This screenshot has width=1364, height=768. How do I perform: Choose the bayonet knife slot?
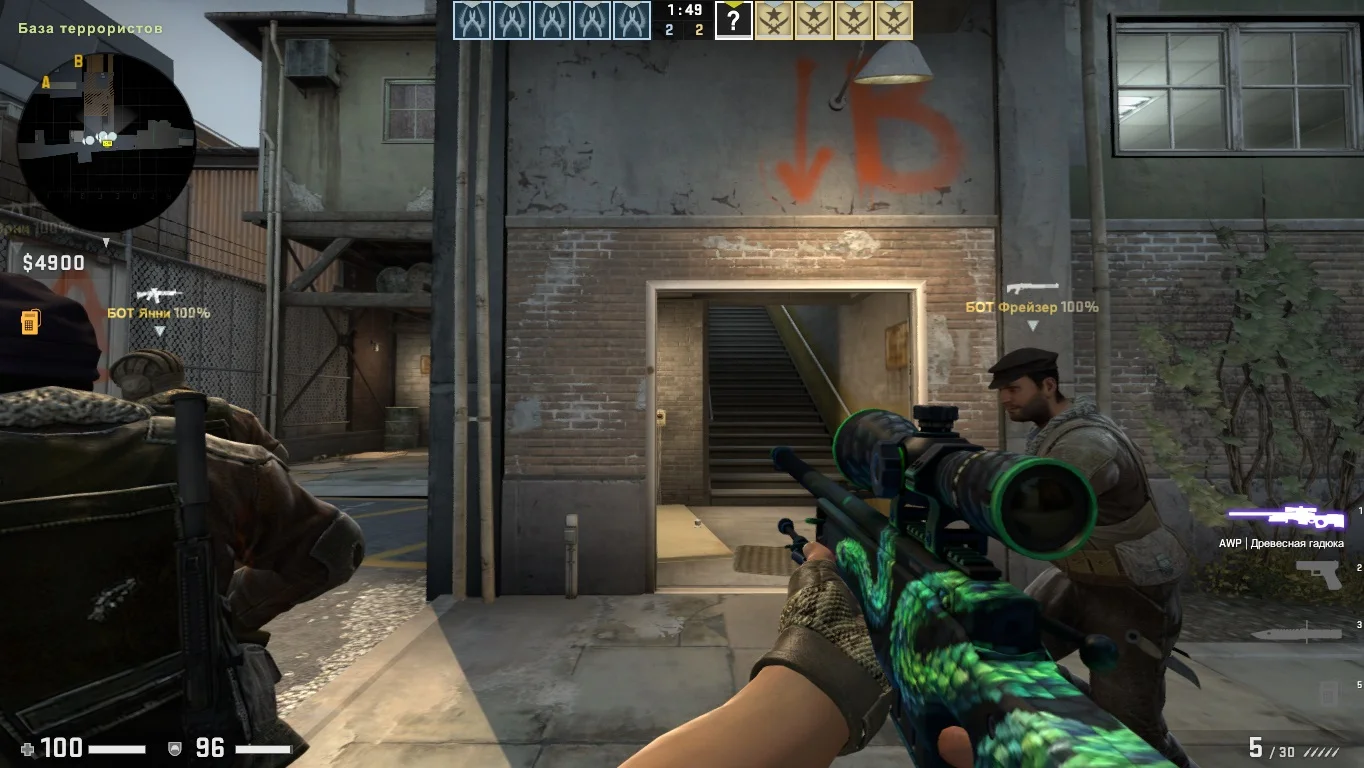tap(1296, 633)
